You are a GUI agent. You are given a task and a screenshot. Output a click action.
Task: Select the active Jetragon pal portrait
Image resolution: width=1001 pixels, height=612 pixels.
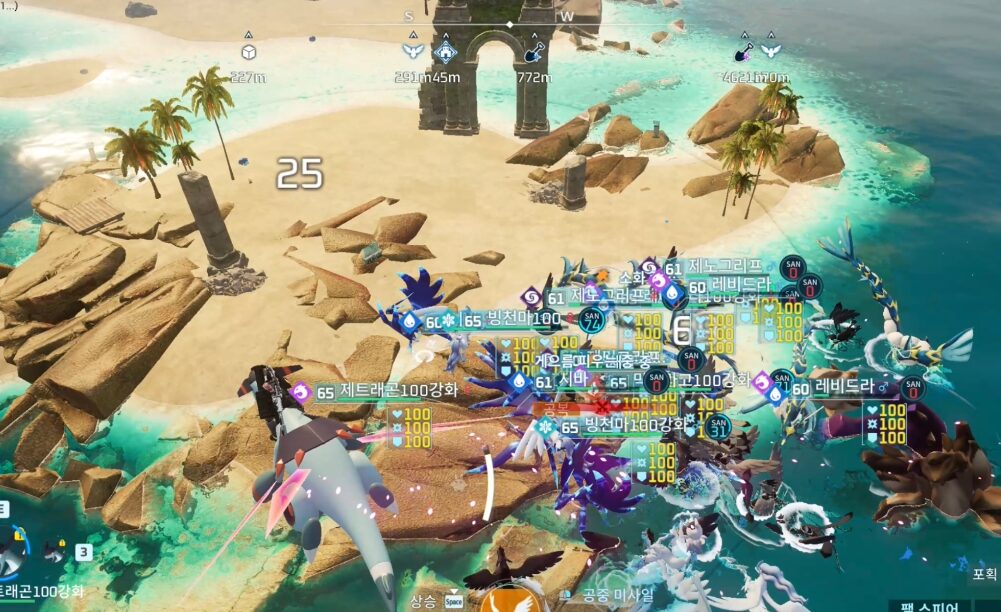12,548
